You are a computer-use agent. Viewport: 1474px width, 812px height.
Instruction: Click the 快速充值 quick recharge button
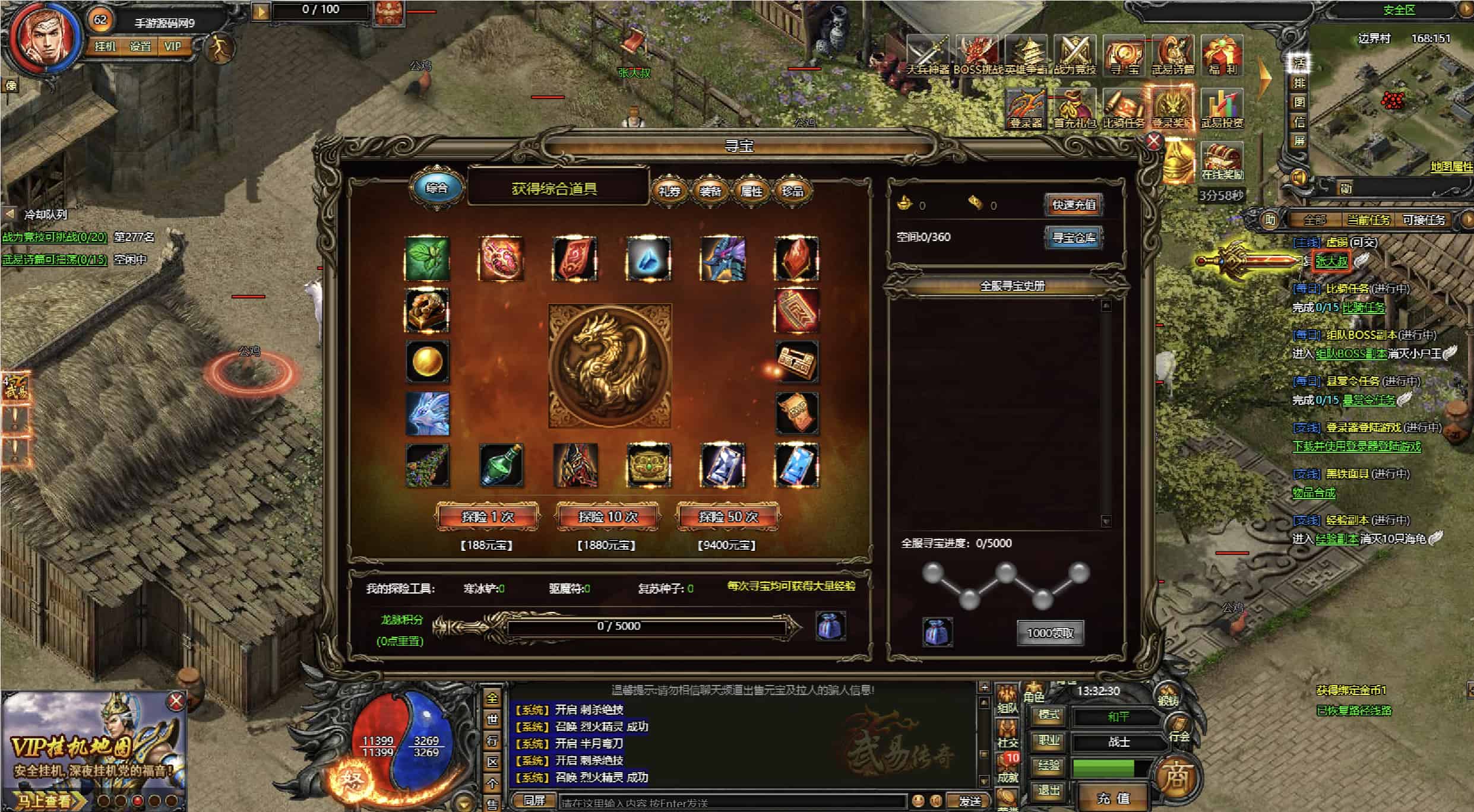1074,205
